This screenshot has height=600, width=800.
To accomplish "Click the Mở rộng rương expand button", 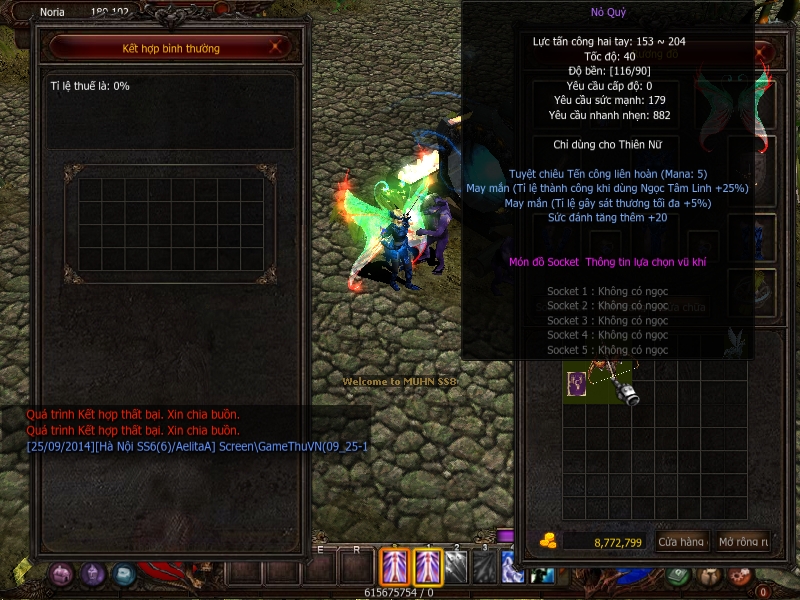I will click(x=743, y=542).
